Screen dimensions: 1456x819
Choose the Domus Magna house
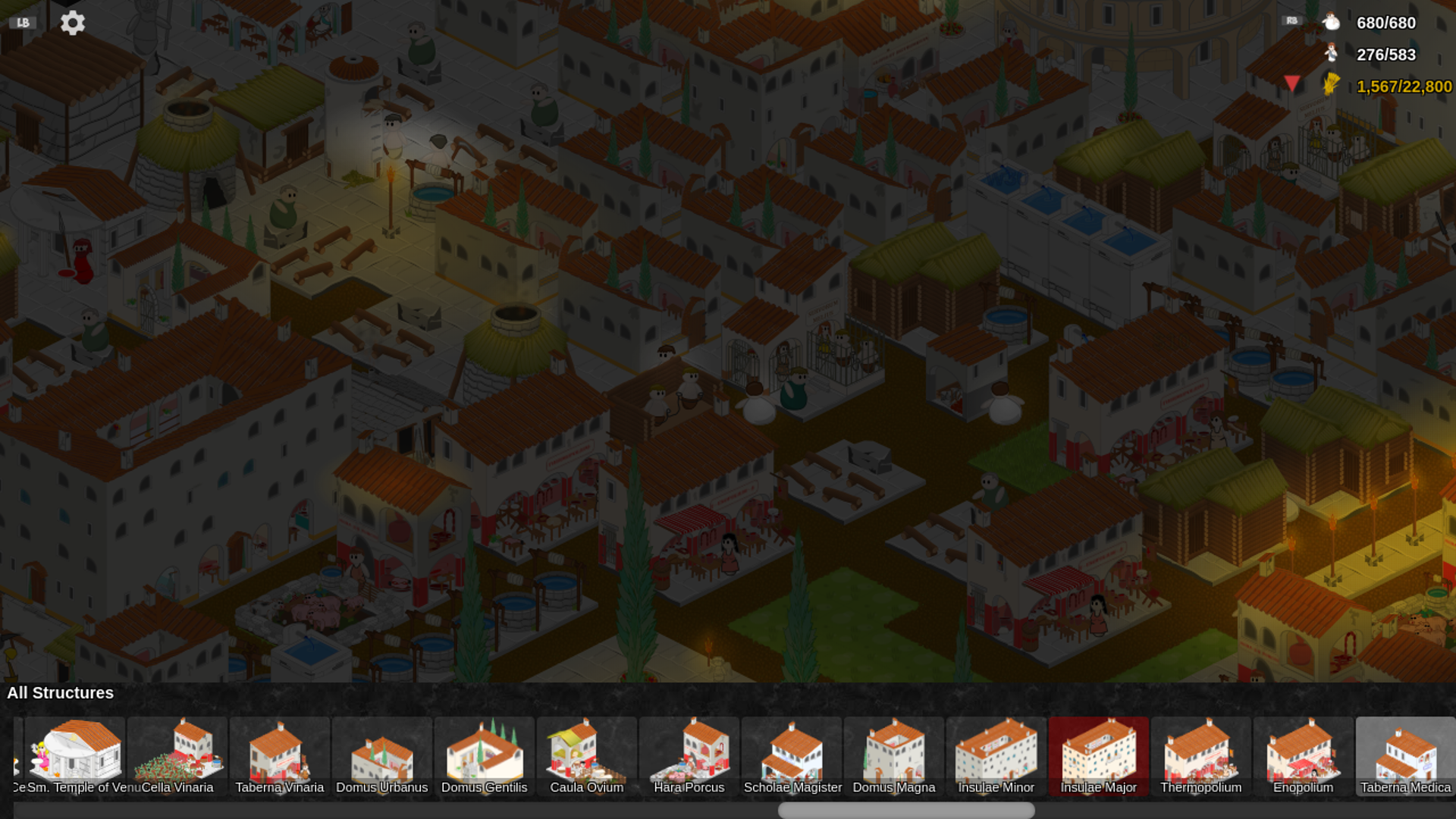click(894, 756)
